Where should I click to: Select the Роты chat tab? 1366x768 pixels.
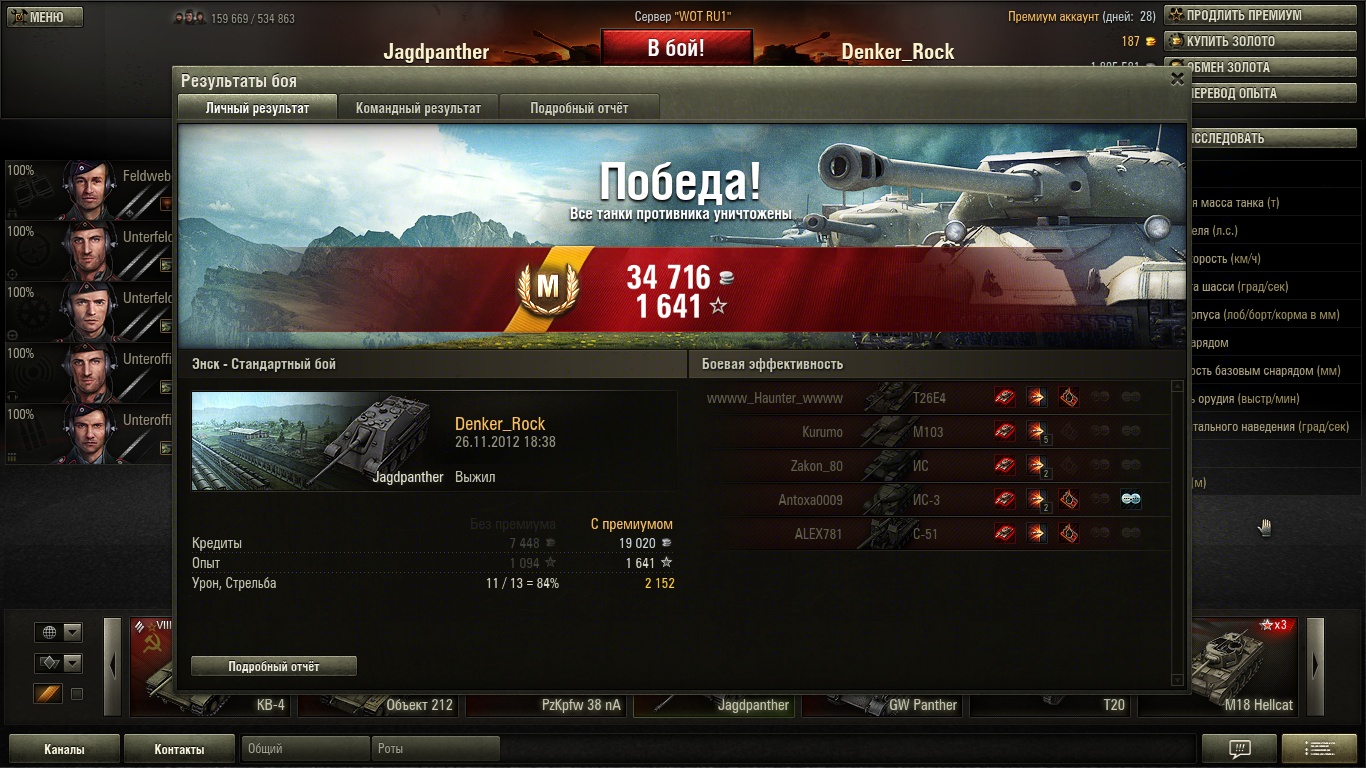[435, 748]
